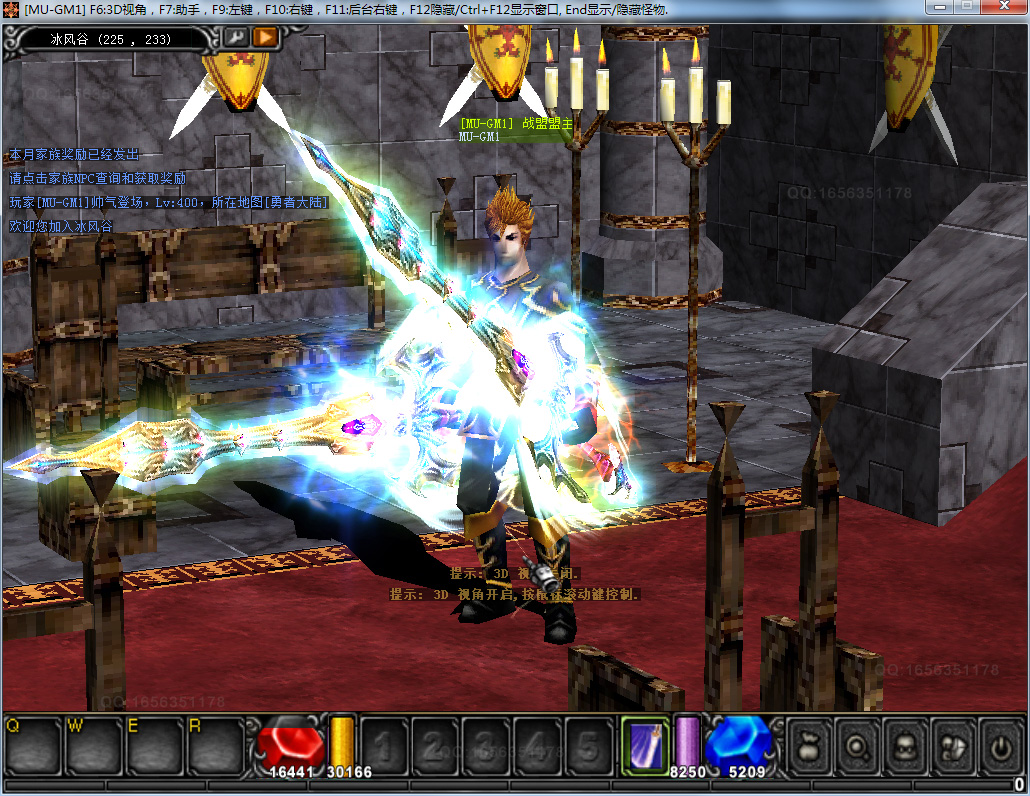Open the armor and scroll icon button
The width and height of the screenshot is (1030, 796).
(953, 746)
